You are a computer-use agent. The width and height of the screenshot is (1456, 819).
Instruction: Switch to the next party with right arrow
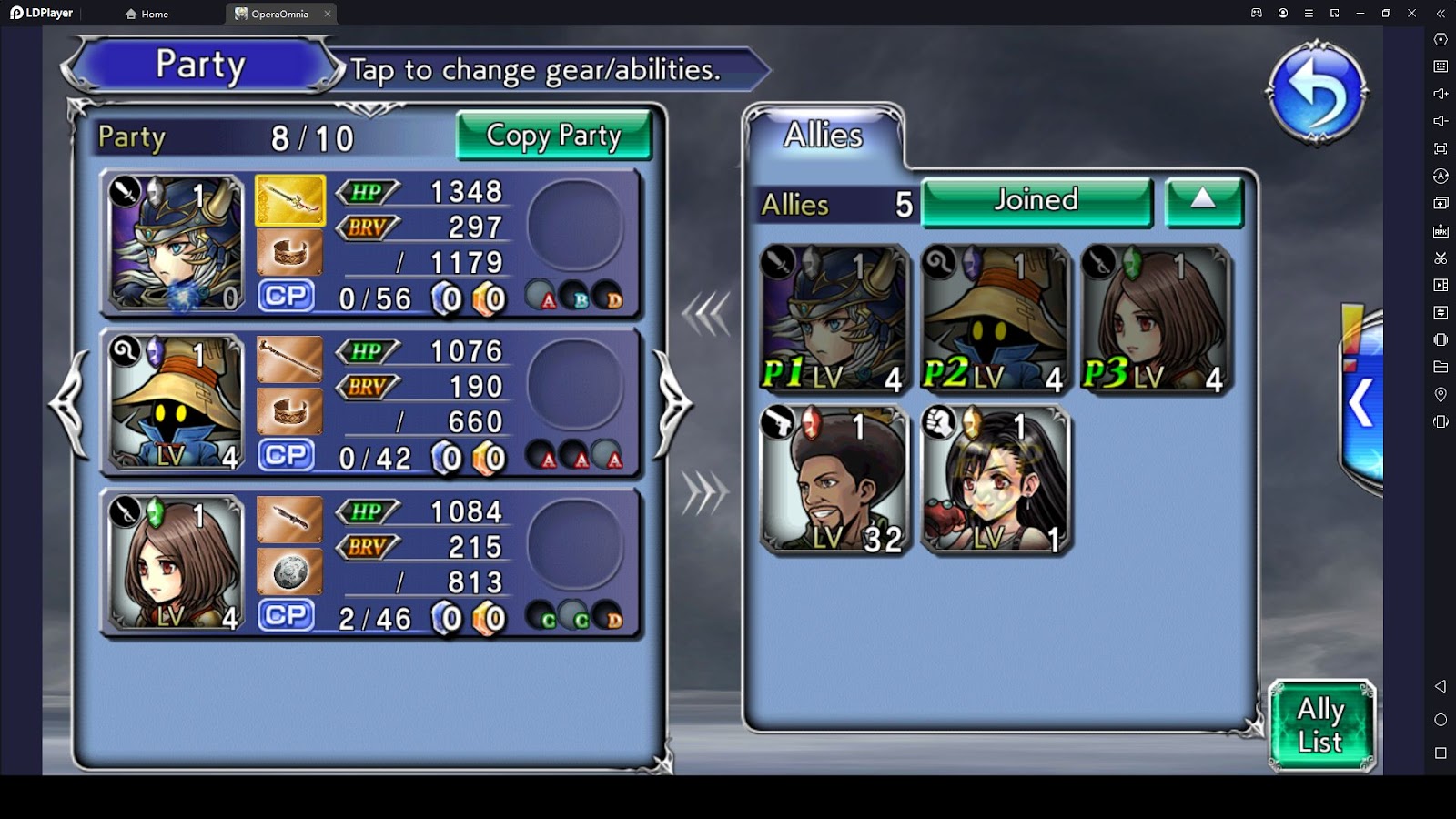pos(673,404)
